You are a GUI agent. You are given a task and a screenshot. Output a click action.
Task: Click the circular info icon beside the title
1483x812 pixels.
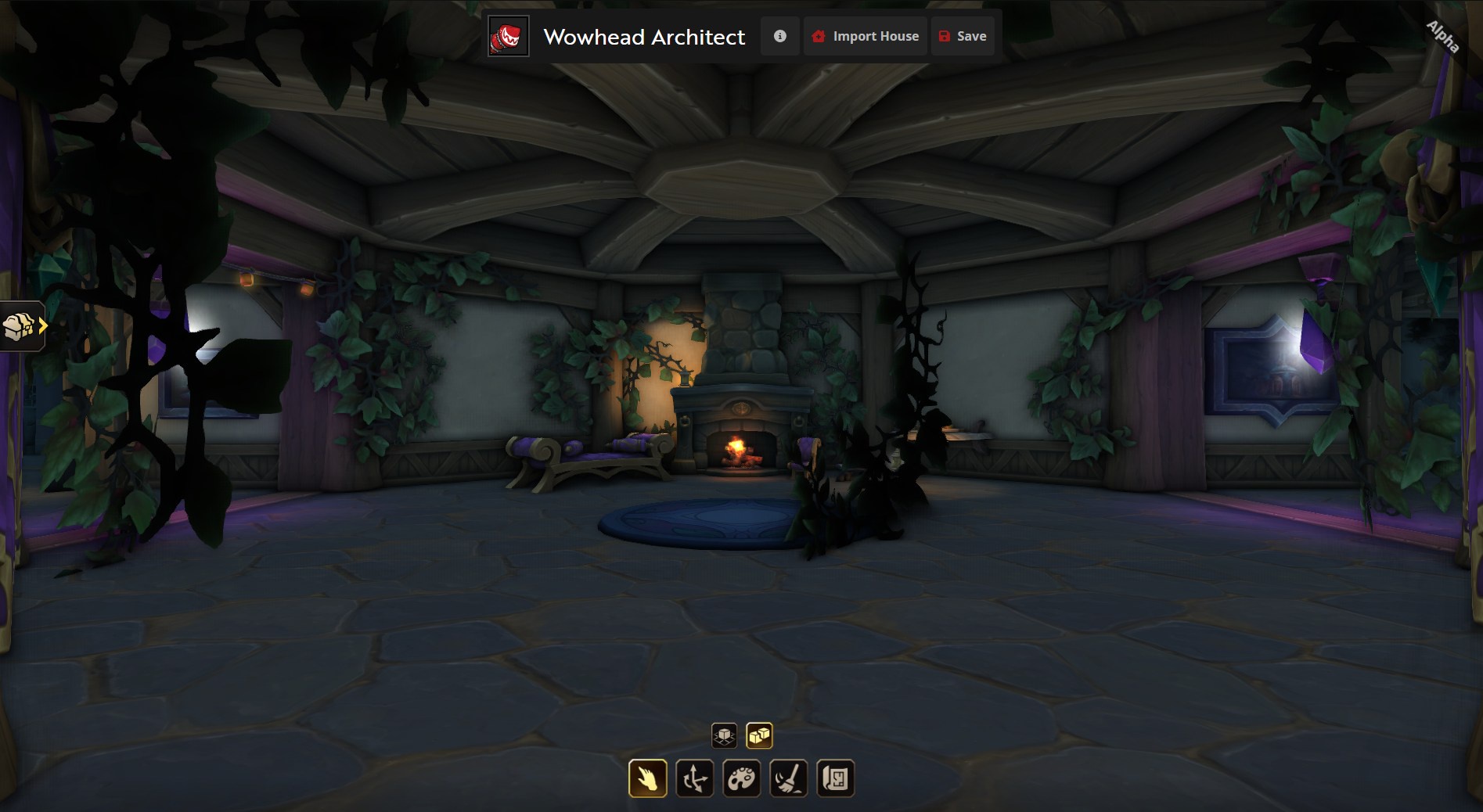[779, 36]
